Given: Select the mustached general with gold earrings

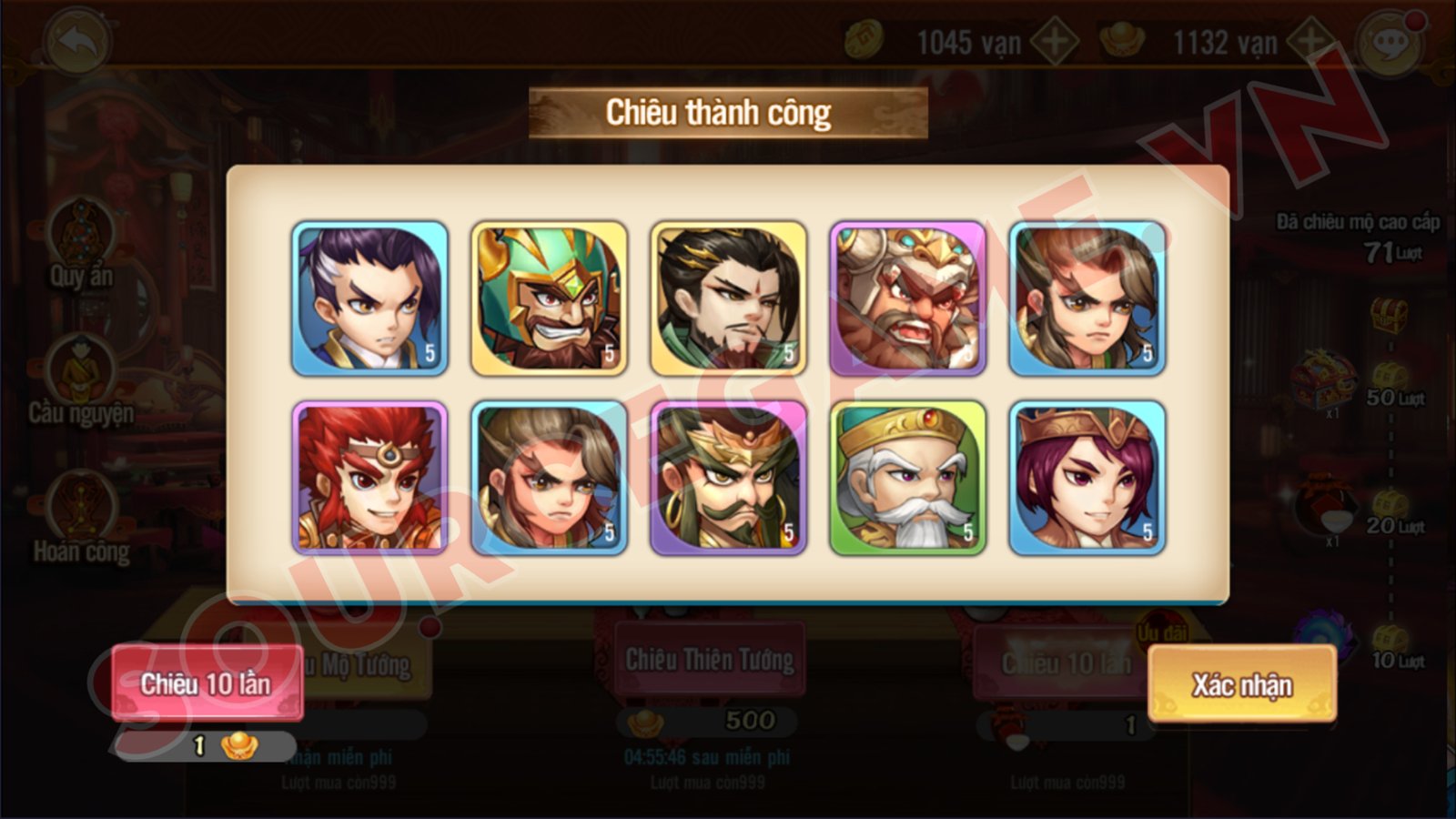Looking at the screenshot, I should point(728,478).
